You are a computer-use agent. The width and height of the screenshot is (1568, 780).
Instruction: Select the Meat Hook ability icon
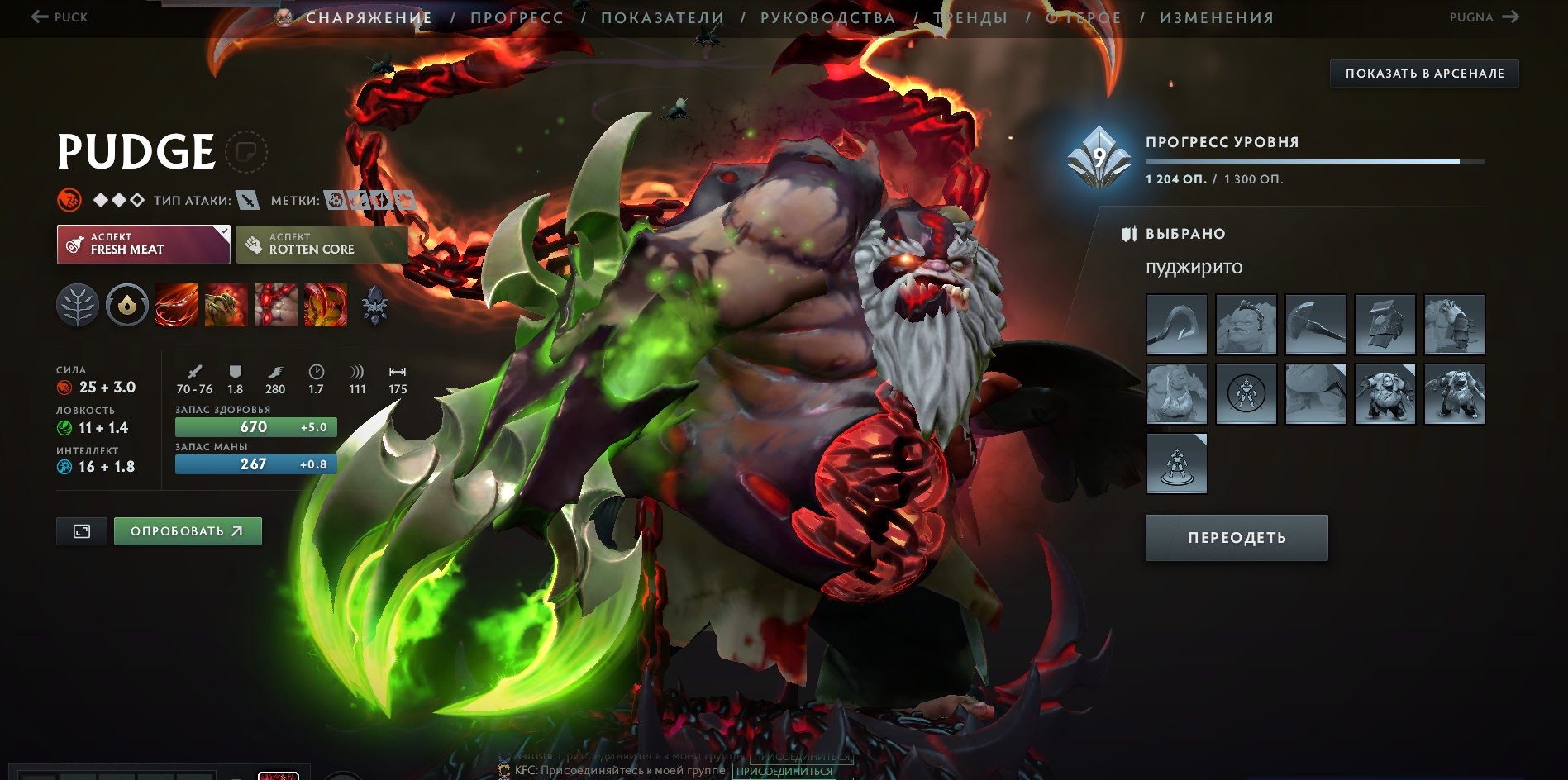[176, 305]
